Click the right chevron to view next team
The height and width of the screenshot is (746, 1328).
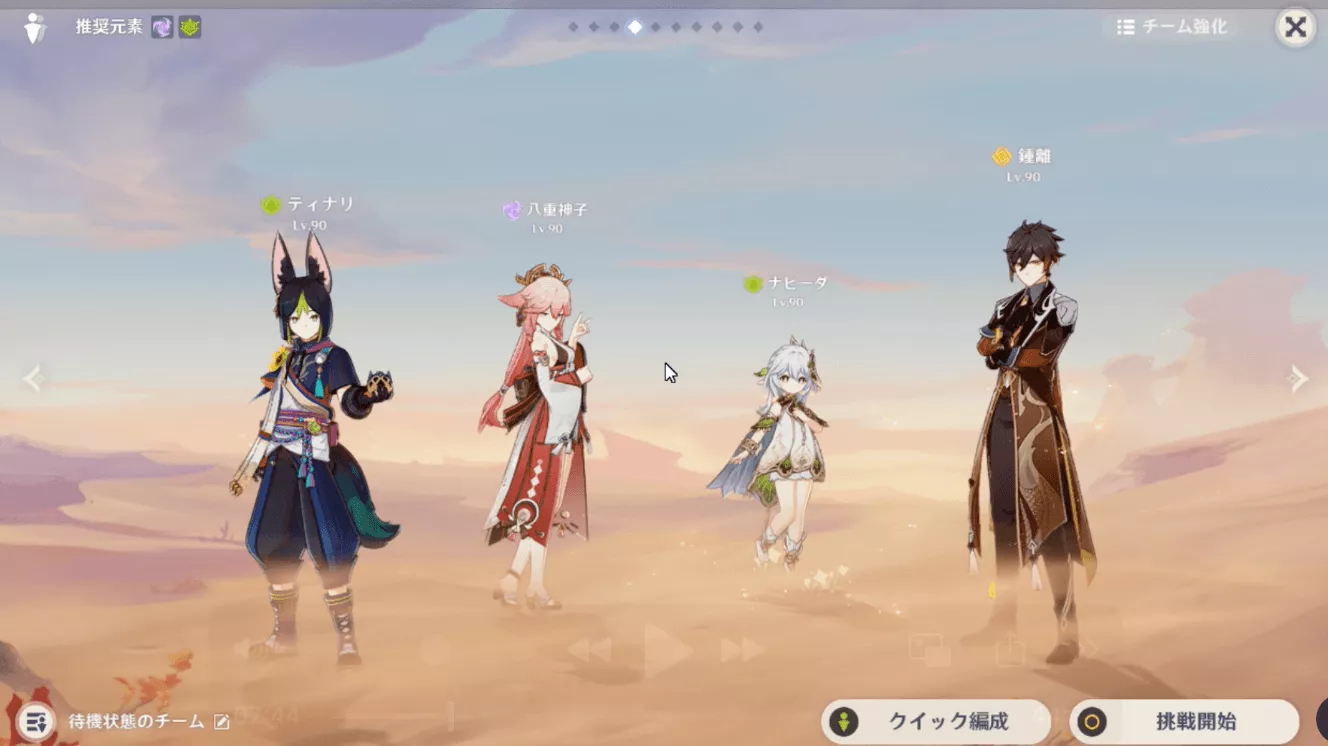click(x=1294, y=378)
